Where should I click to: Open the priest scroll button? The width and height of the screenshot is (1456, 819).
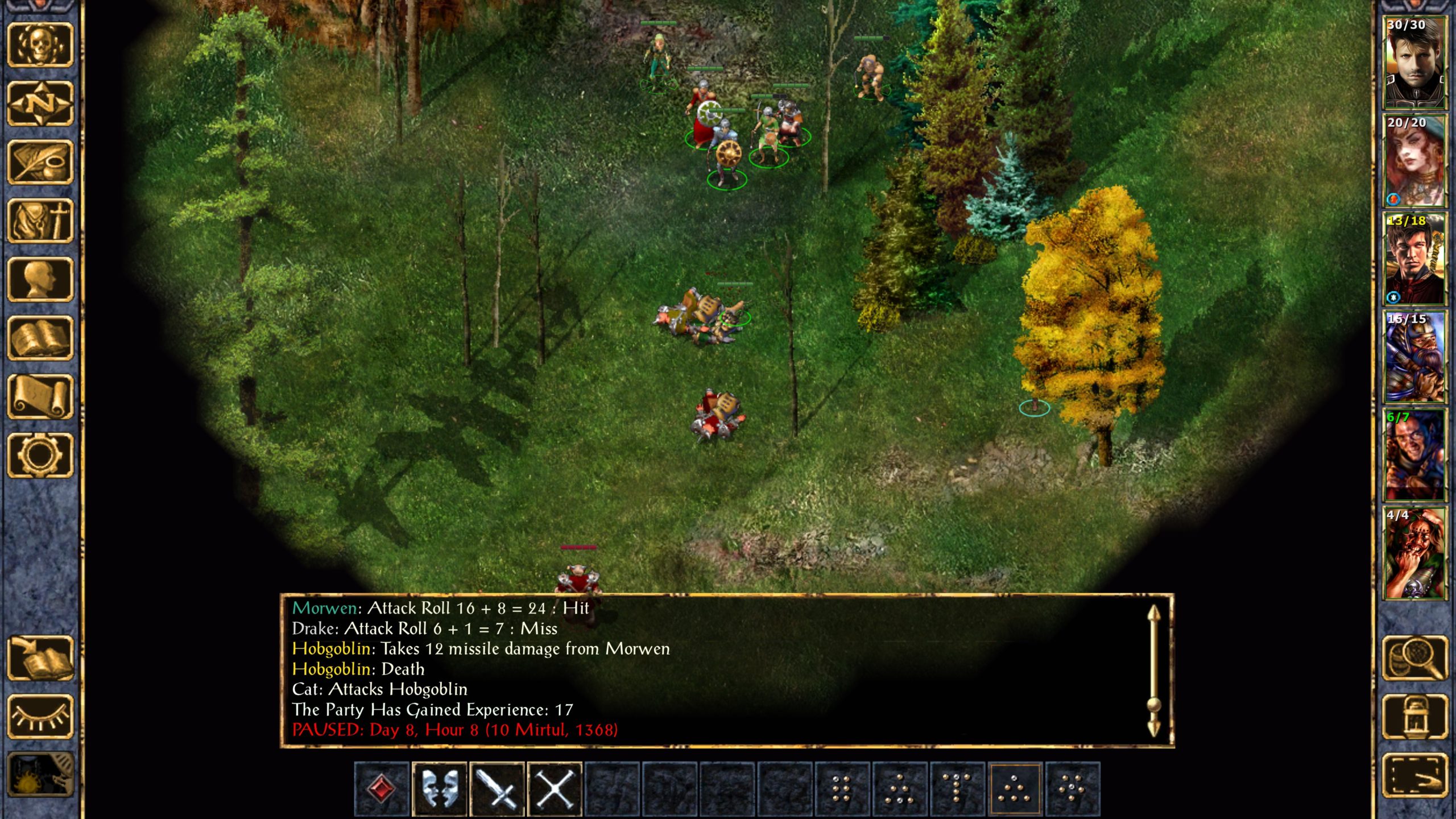(40, 396)
